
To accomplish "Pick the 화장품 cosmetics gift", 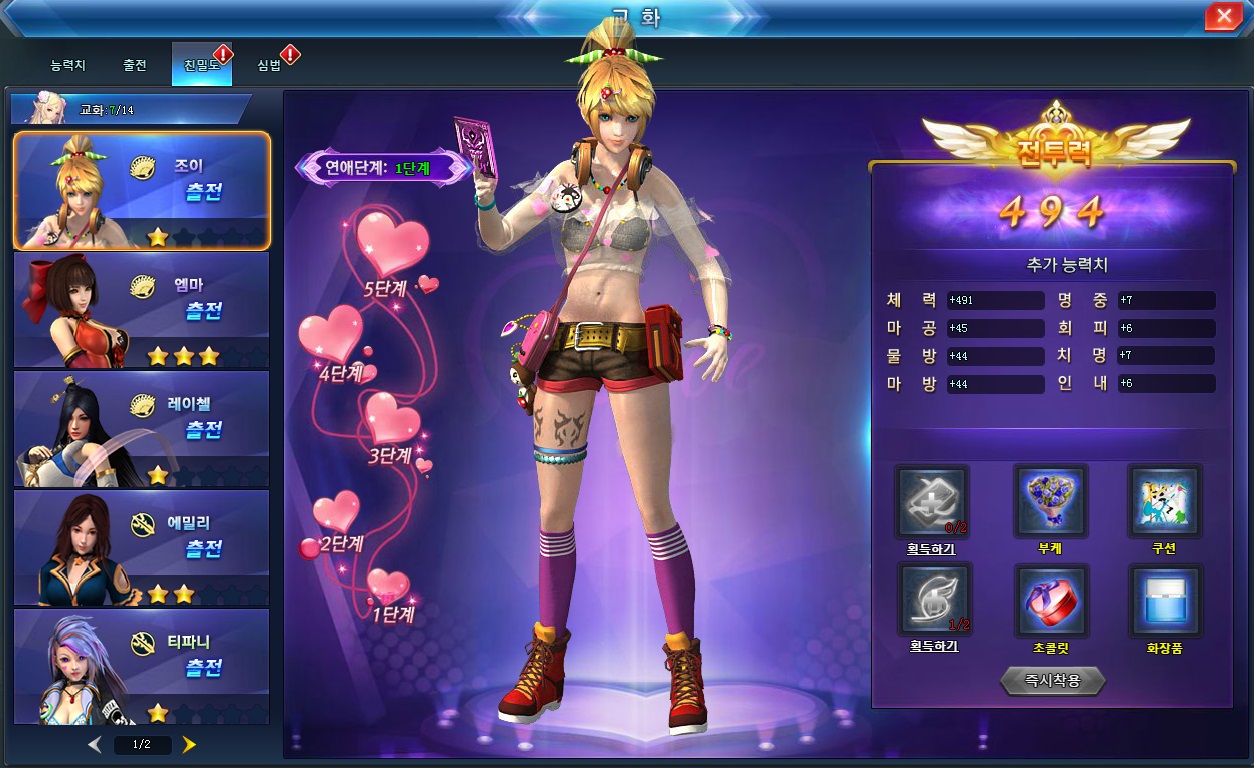I will pos(1164,600).
